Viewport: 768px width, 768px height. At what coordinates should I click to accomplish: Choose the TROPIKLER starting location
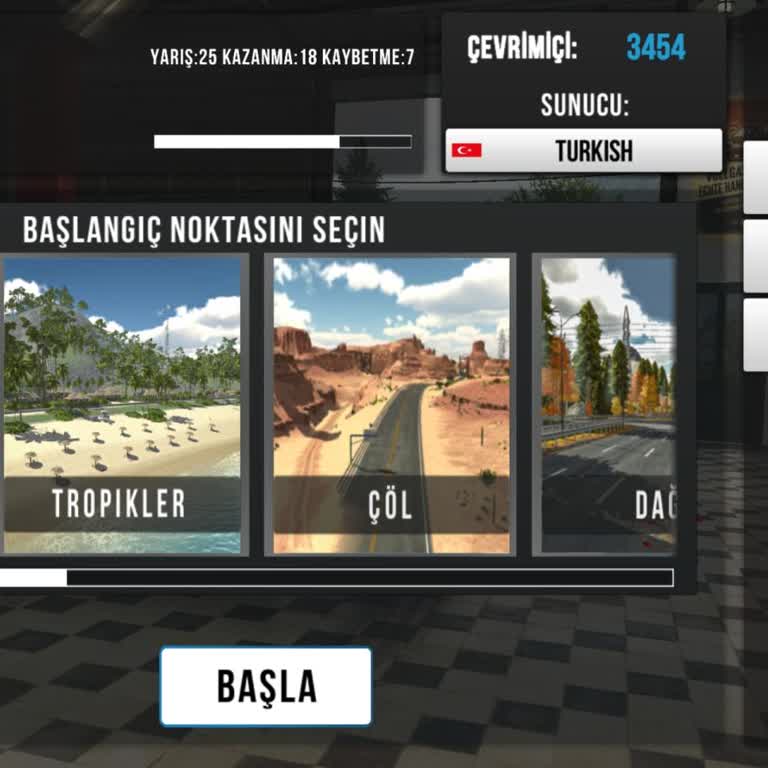pyautogui.click(x=121, y=404)
